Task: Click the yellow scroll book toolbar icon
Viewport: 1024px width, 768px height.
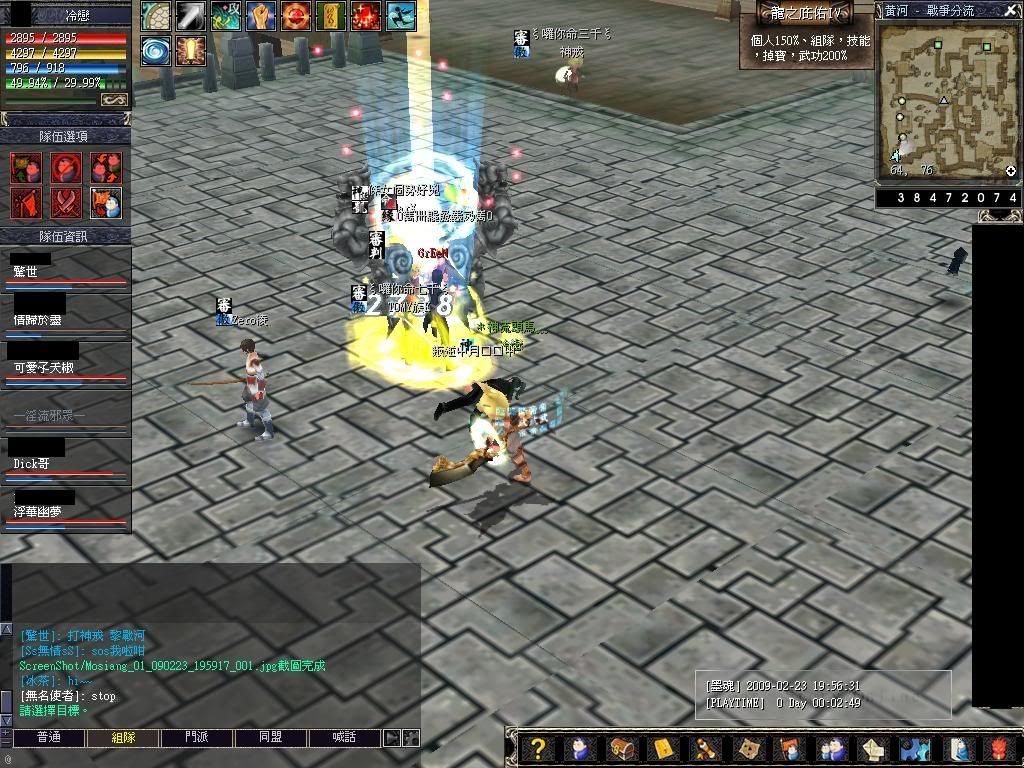Action: [663, 748]
